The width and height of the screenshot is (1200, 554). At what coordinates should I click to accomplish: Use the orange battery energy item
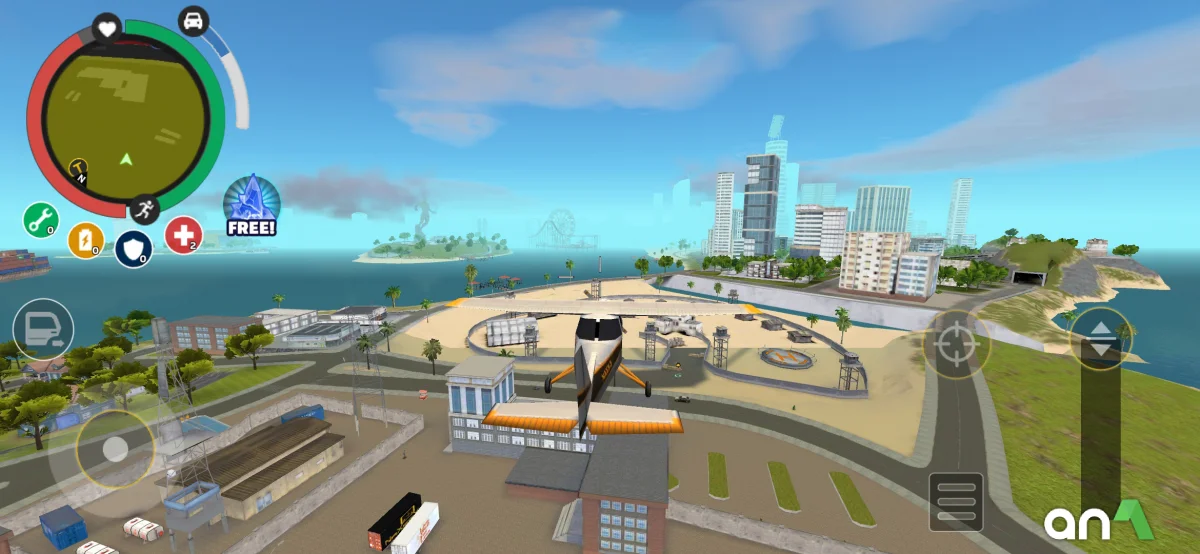[x=86, y=240]
